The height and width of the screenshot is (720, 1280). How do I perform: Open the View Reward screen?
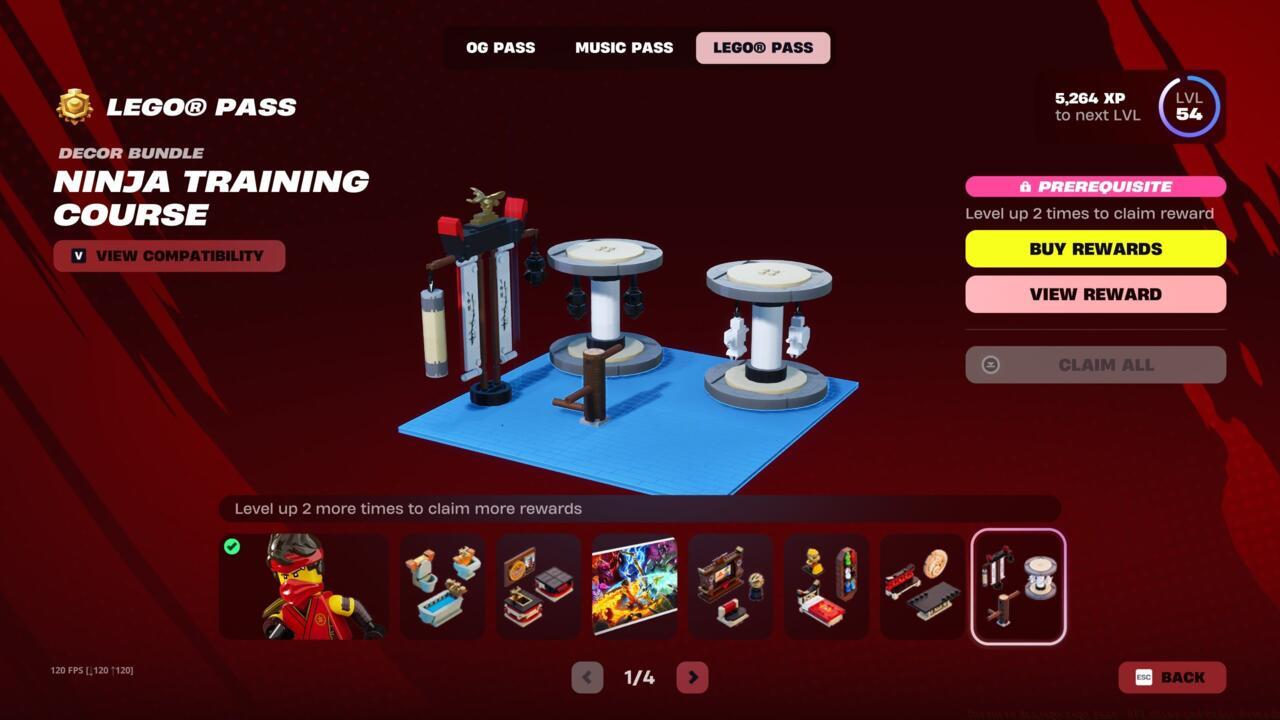click(1095, 294)
